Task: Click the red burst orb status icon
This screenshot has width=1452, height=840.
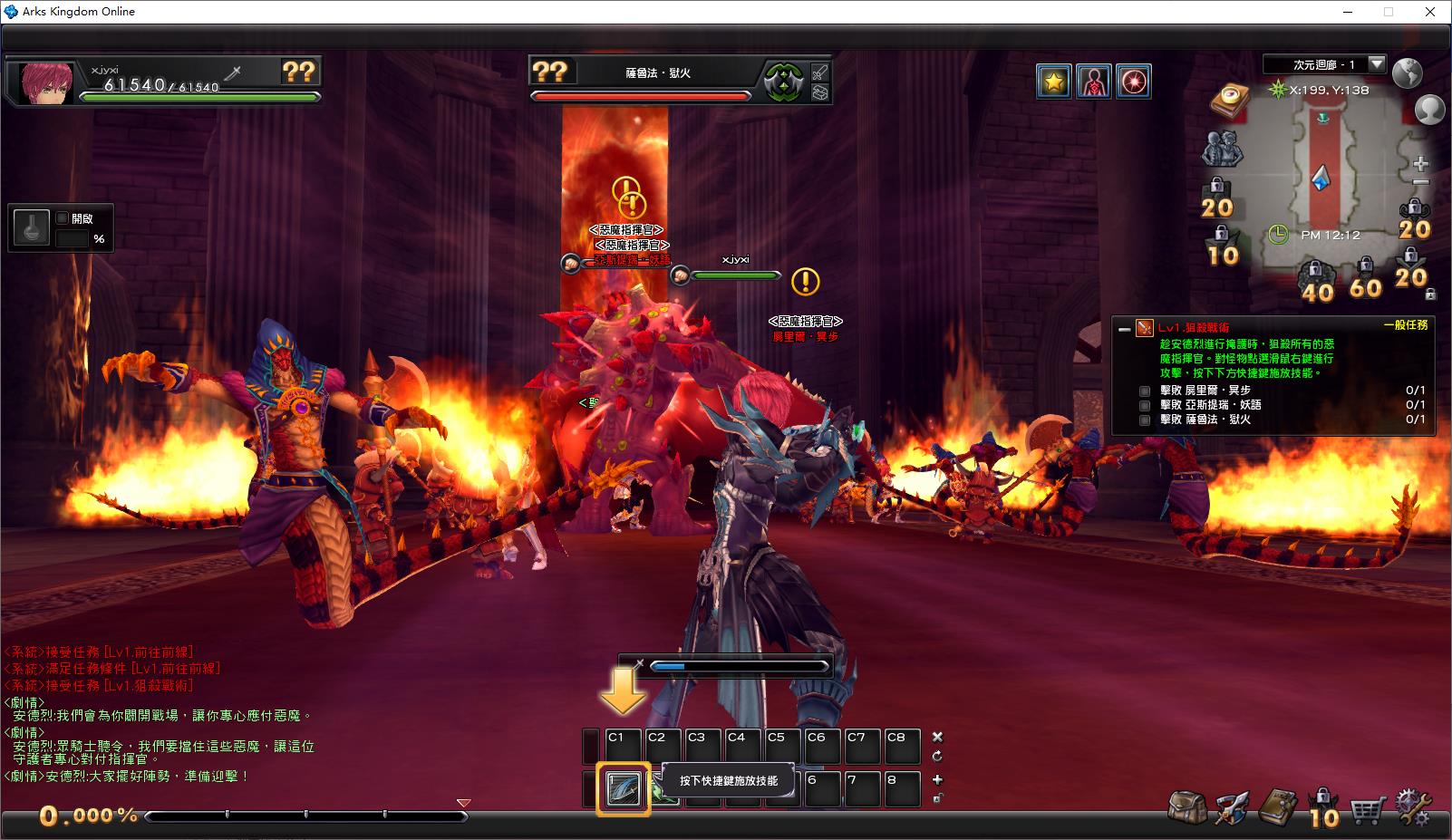Action: [1133, 82]
